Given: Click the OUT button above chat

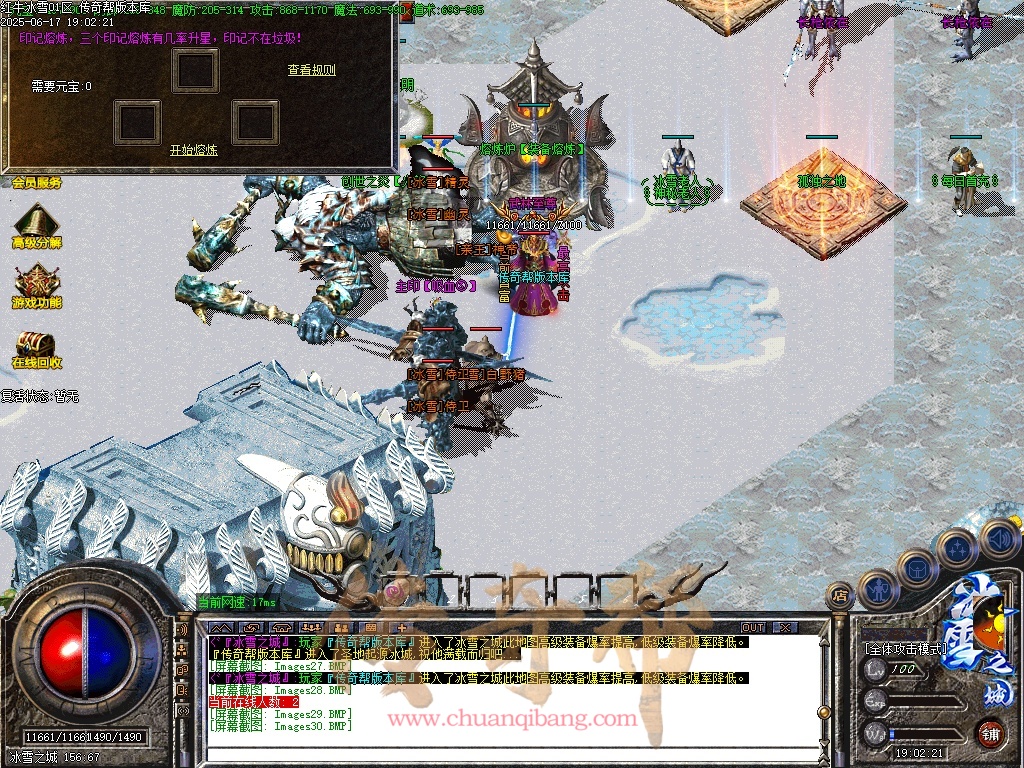Looking at the screenshot, I should coord(752,627).
